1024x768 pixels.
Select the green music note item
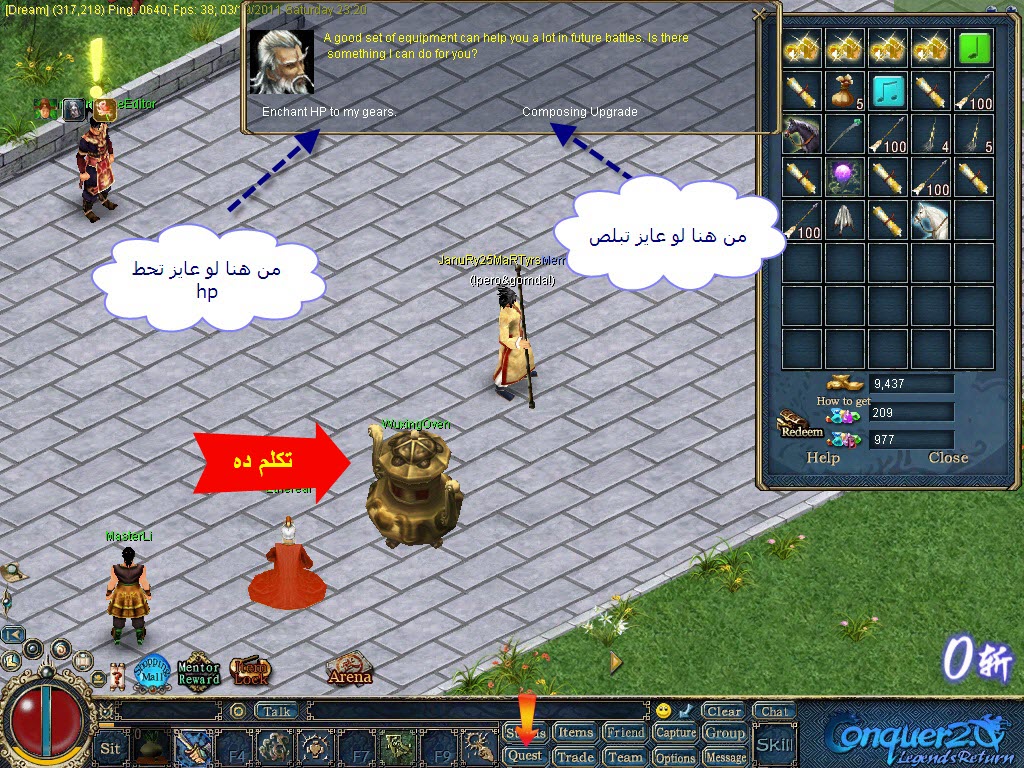tap(974, 48)
